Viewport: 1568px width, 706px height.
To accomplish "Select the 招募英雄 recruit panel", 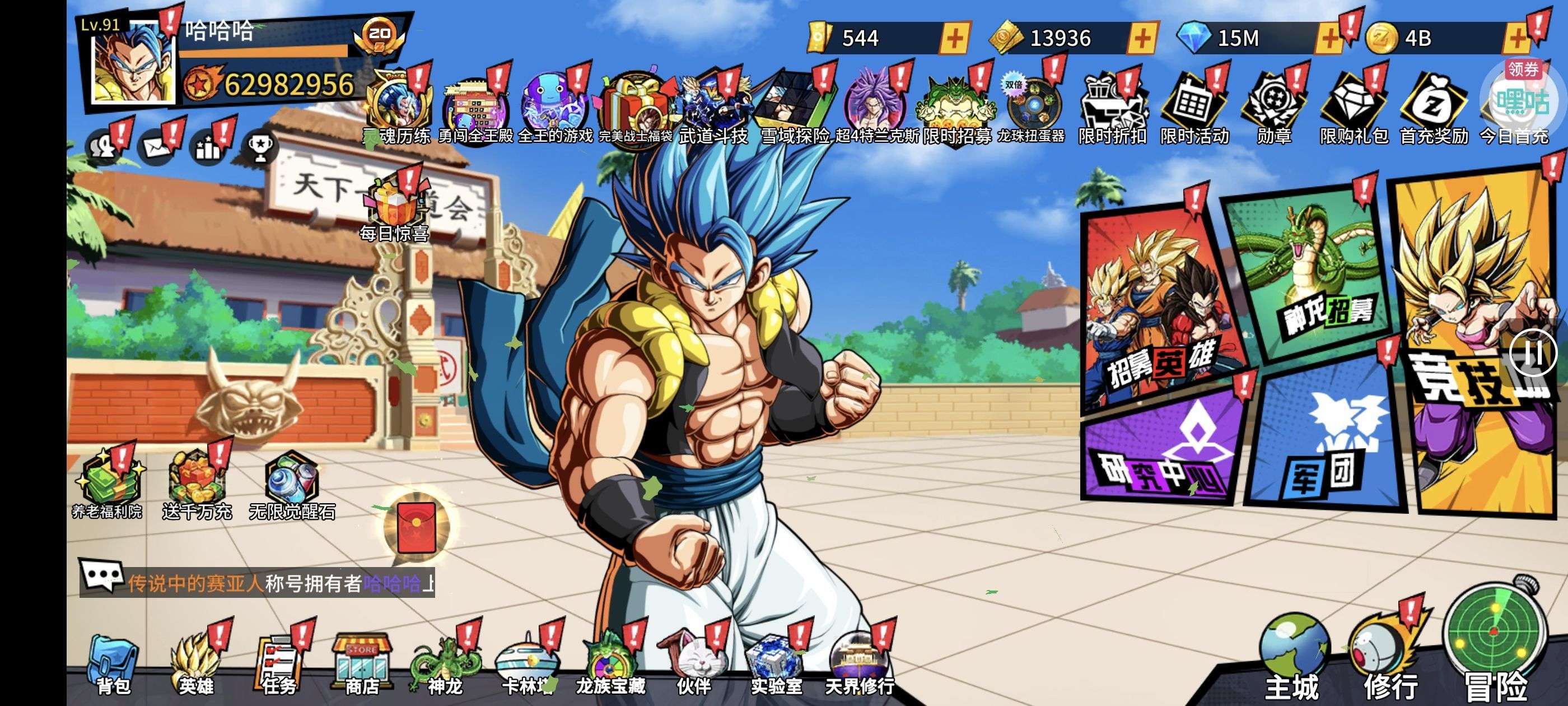I will click(1160, 317).
